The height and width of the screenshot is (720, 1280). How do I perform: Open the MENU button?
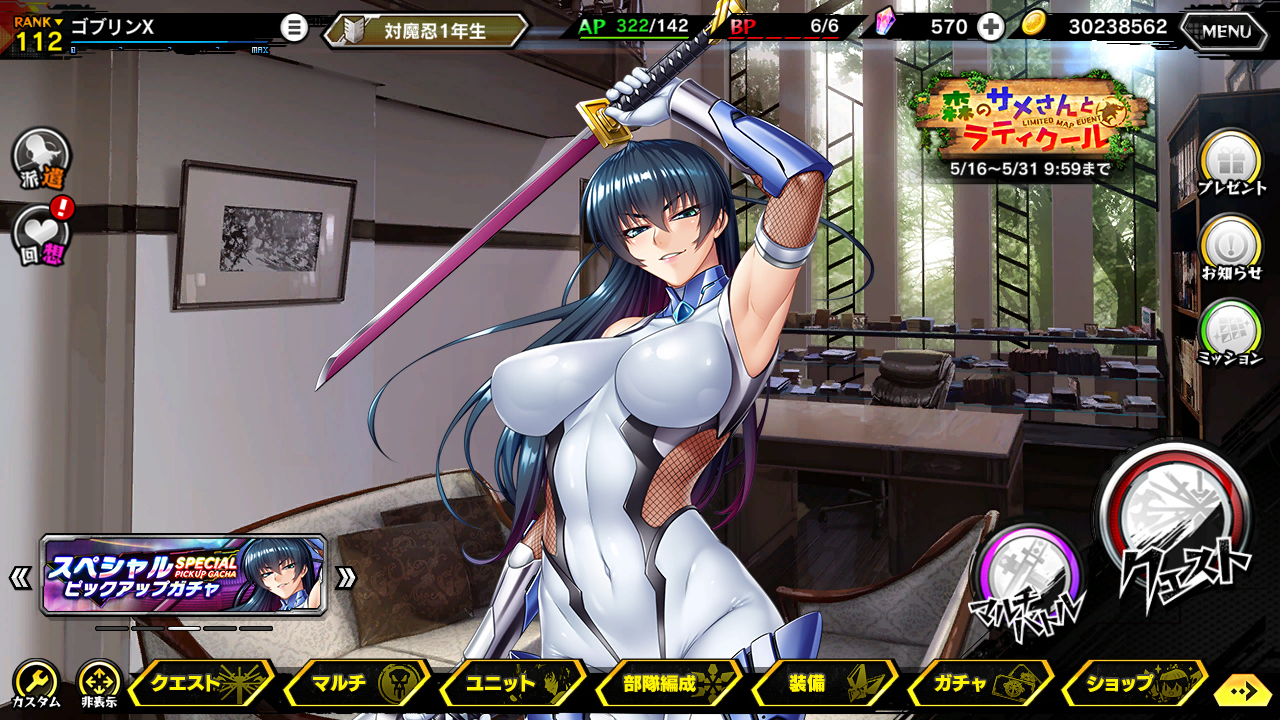(x=1228, y=31)
